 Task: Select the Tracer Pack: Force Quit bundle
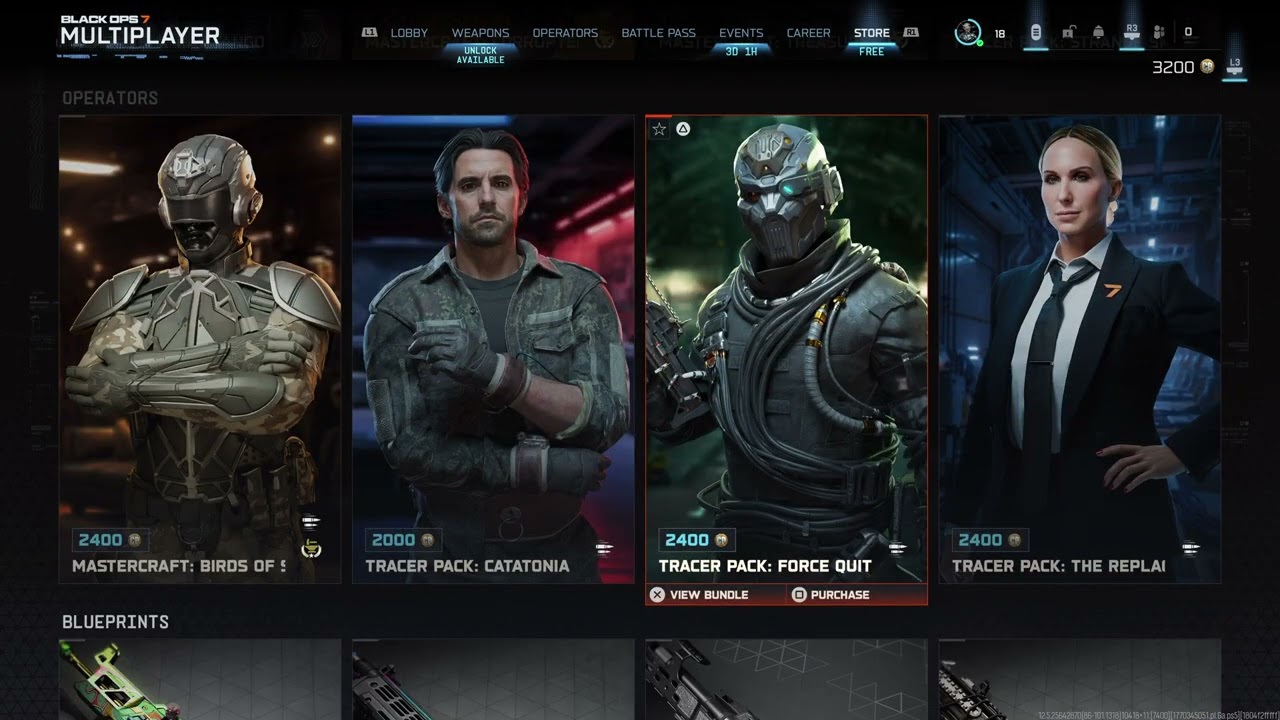[786, 349]
